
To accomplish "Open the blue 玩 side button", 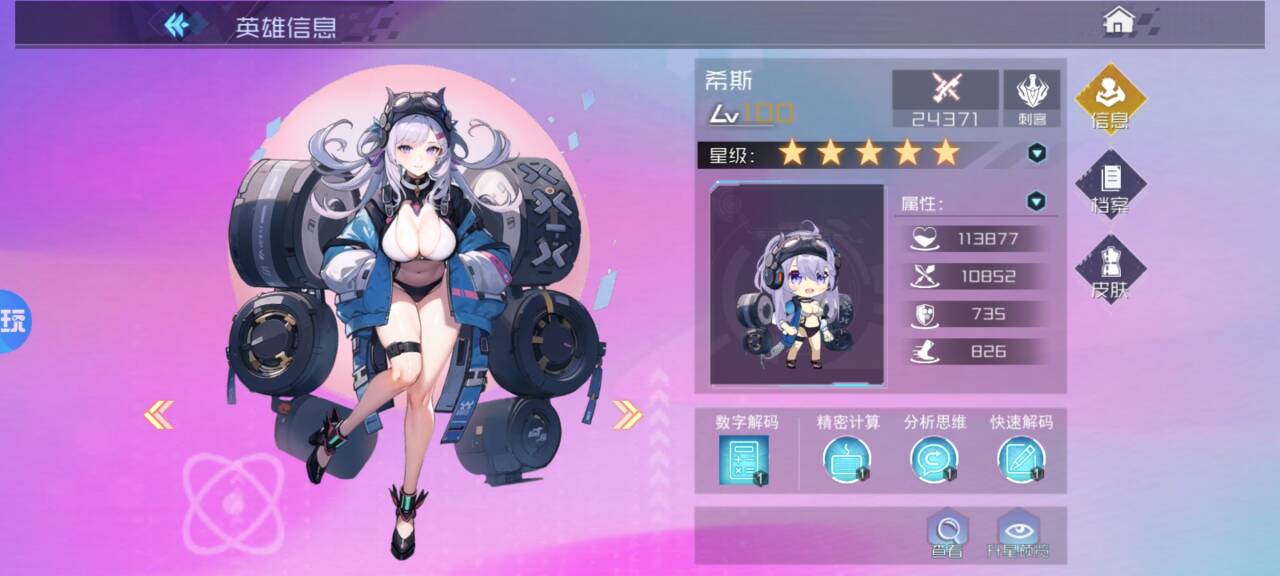I will [13, 321].
